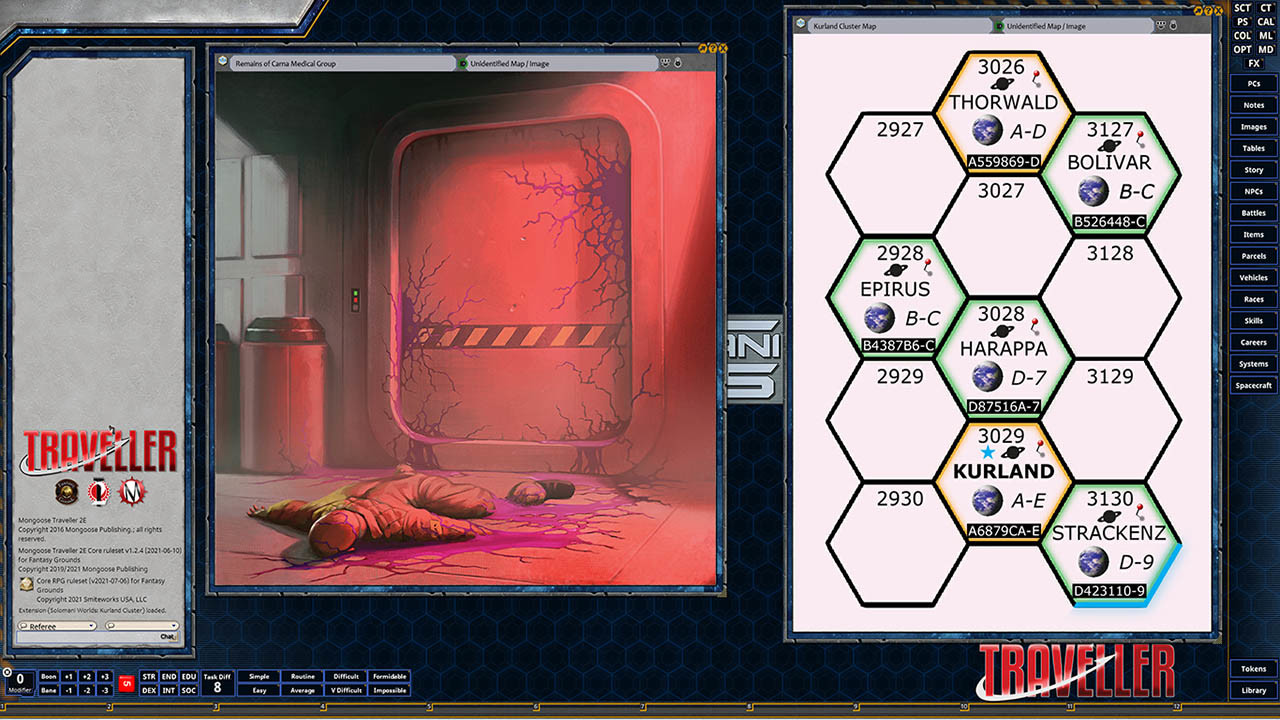Open the Calendar with the CAL icon
Viewport: 1280px width, 720px height.
click(1267, 21)
